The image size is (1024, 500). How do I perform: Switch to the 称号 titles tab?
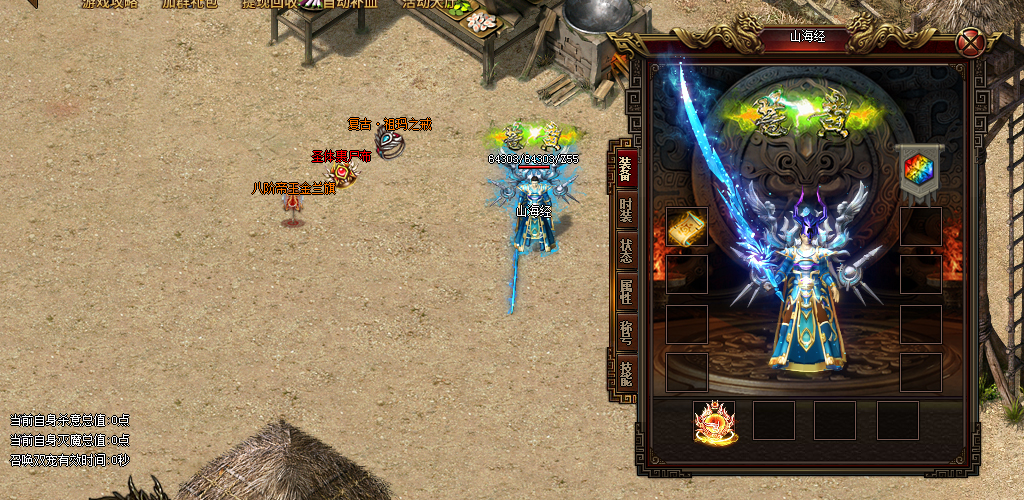pyautogui.click(x=625, y=333)
